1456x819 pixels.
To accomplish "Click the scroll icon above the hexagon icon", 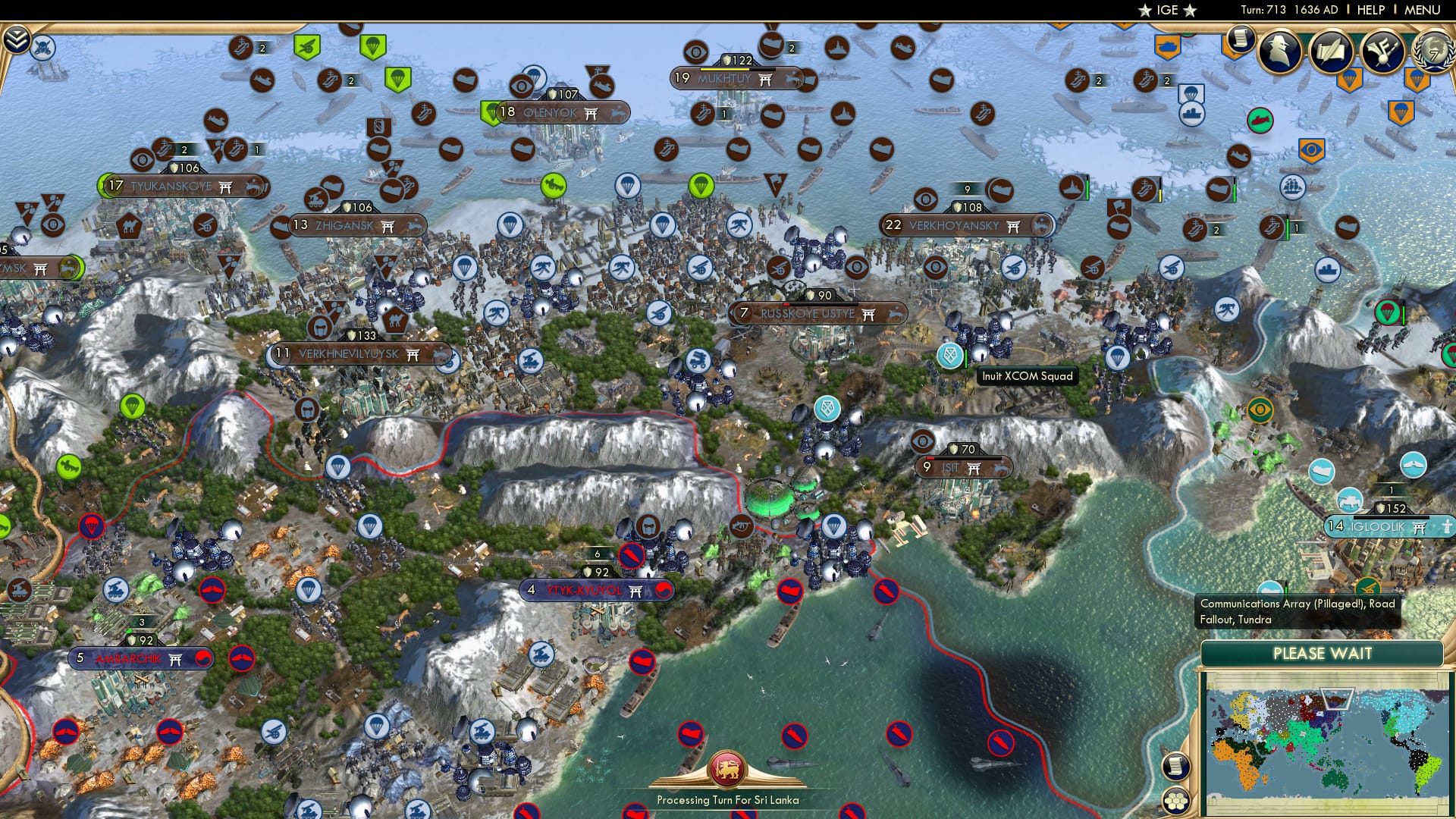I will [1176, 767].
